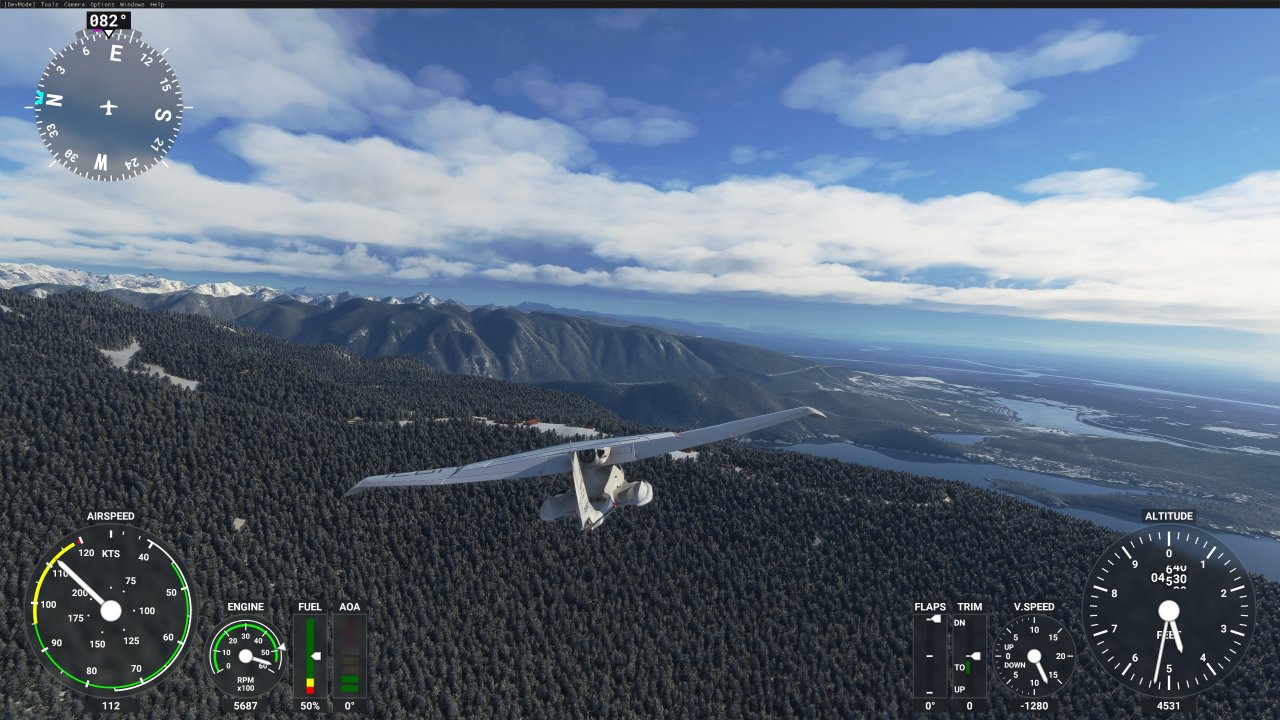
Task: Click the trim indicator
Action: pyautogui.click(x=969, y=656)
